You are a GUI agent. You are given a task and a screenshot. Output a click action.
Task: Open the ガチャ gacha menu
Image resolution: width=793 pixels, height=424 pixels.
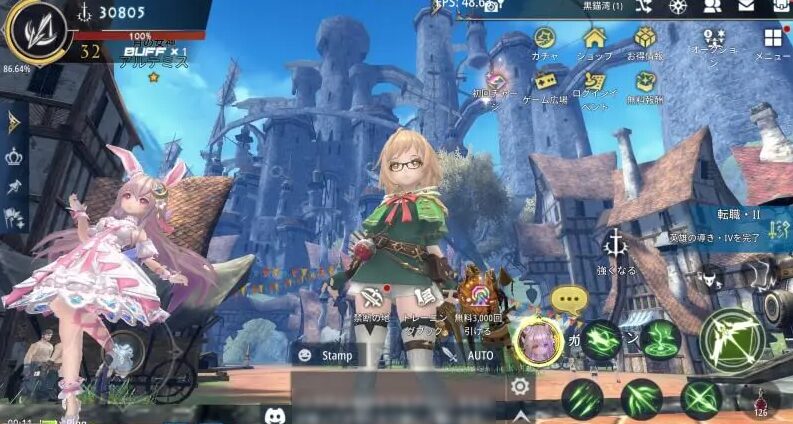pyautogui.click(x=545, y=39)
